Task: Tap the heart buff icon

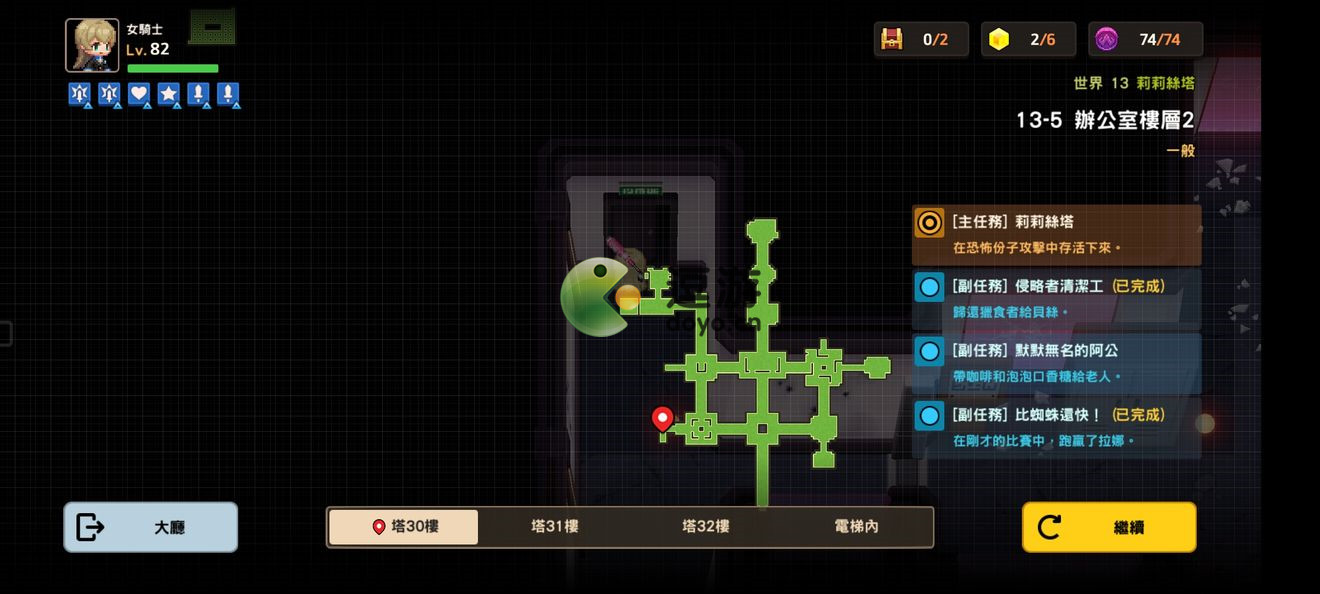Action: (139, 94)
